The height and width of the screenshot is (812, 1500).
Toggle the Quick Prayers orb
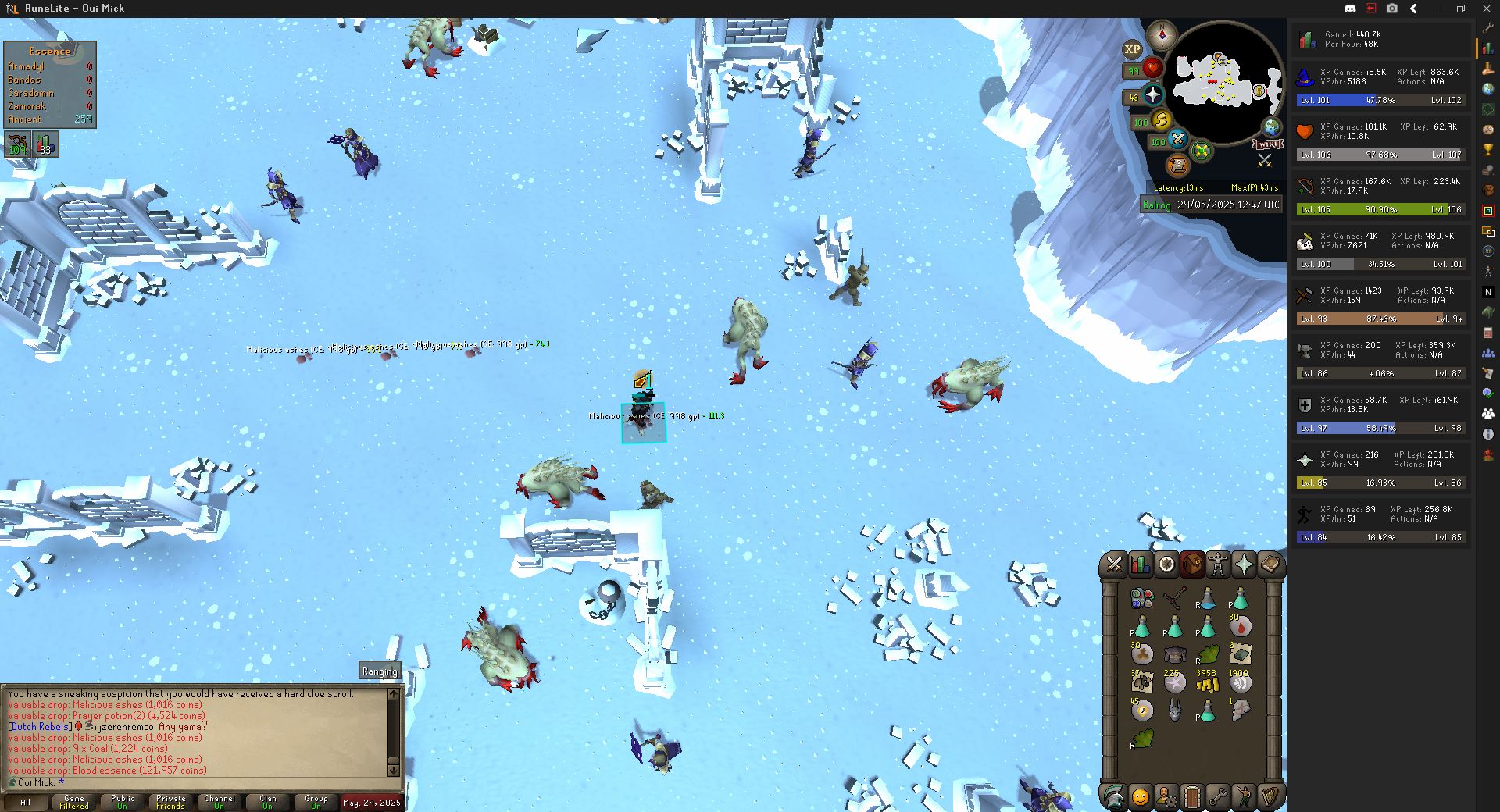(x=1153, y=95)
